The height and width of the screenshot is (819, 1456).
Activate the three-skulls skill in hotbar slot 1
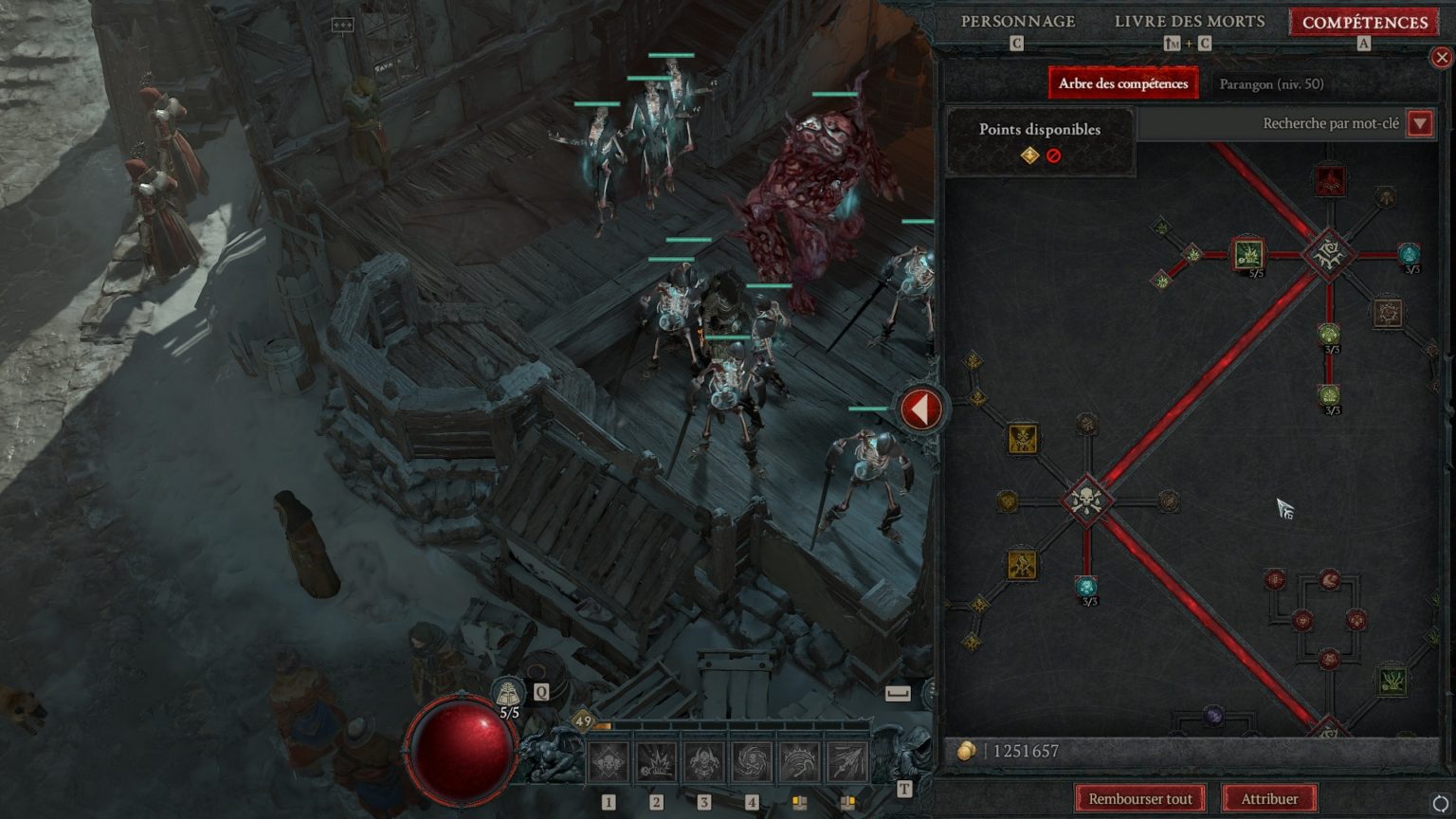tap(609, 762)
